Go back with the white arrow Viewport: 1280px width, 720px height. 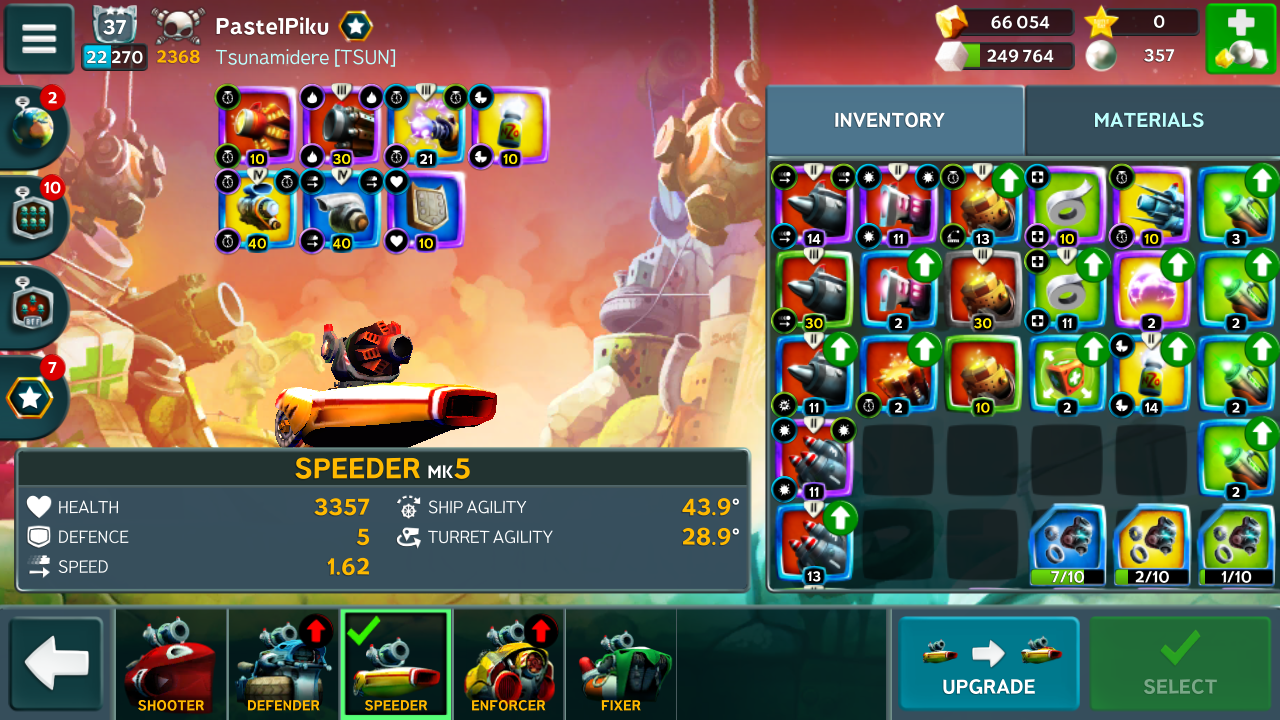[x=56, y=664]
